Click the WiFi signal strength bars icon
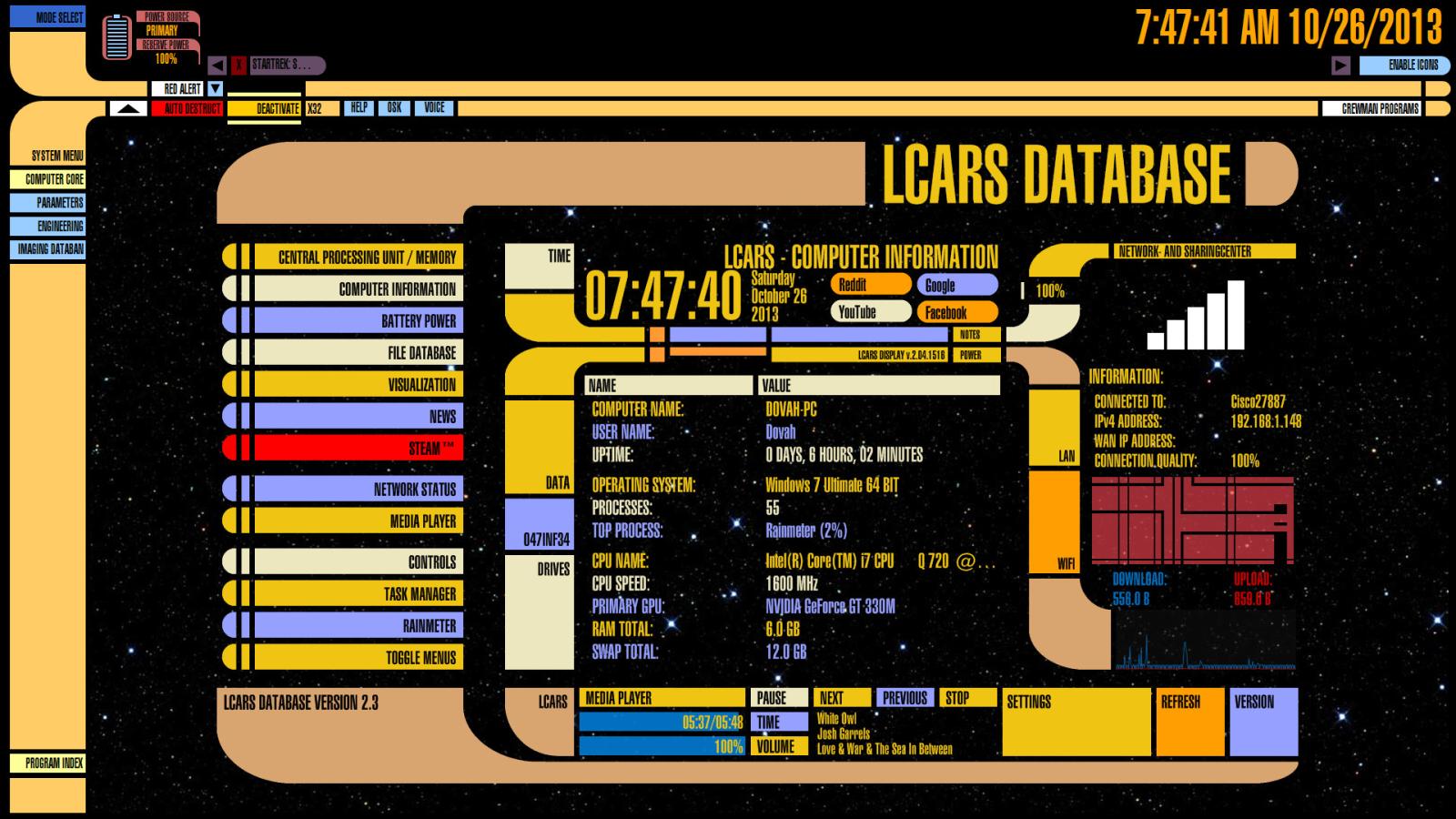The height and width of the screenshot is (819, 1456). point(1195,314)
